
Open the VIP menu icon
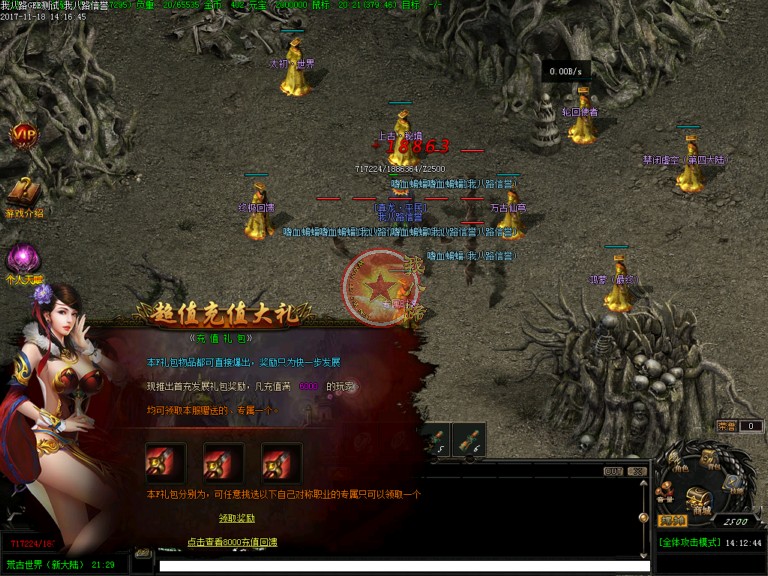coord(24,136)
